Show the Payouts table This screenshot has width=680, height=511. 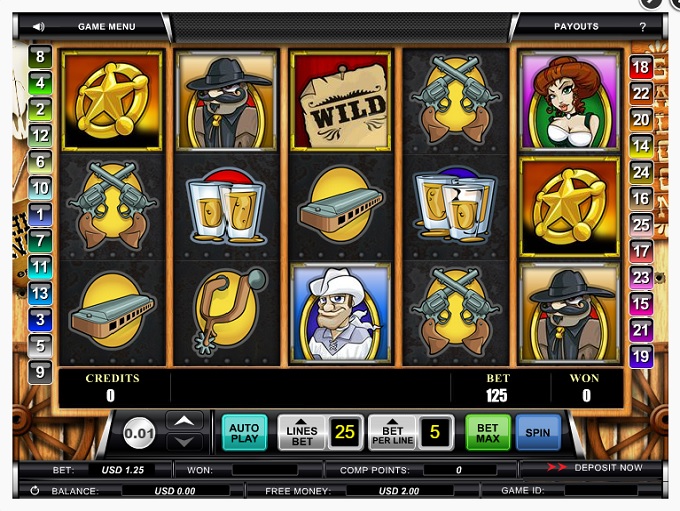576,26
